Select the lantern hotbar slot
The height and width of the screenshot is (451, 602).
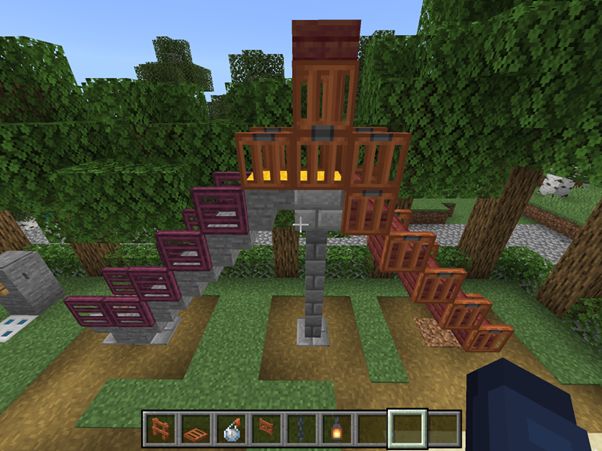pyautogui.click(x=336, y=428)
